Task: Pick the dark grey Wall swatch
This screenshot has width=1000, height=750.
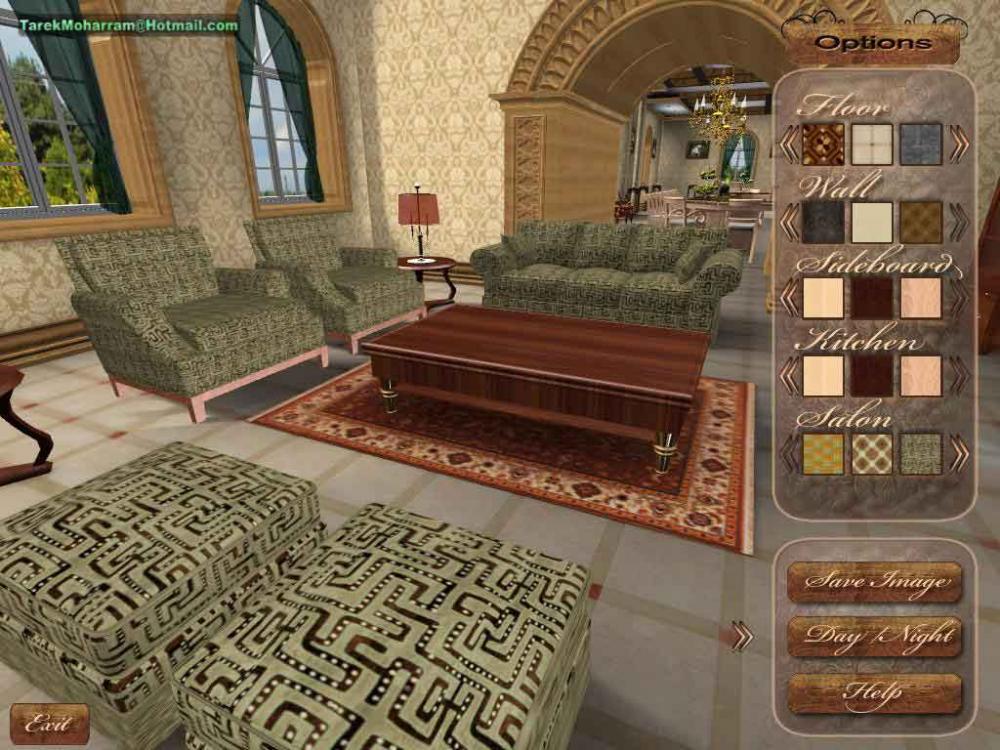Action: click(823, 222)
